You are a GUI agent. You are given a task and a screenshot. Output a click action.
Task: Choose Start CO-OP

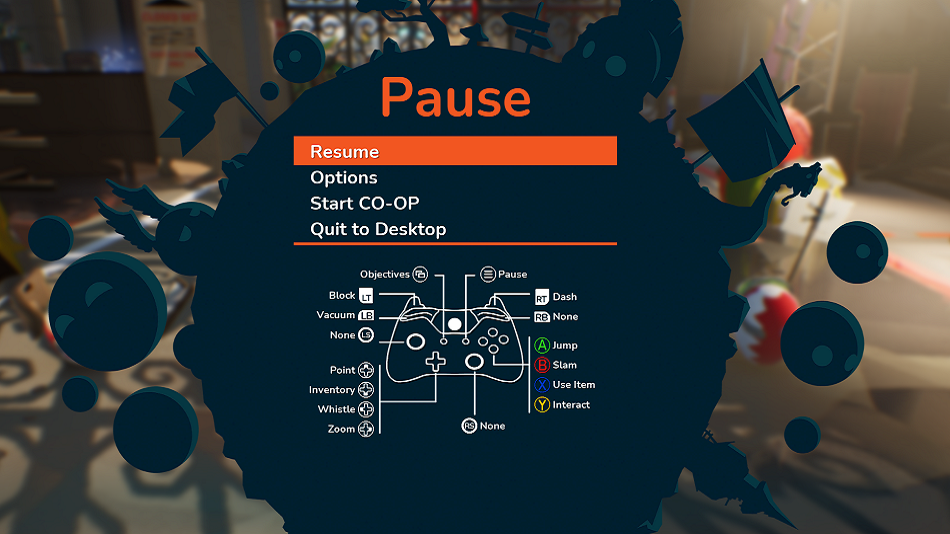(364, 203)
